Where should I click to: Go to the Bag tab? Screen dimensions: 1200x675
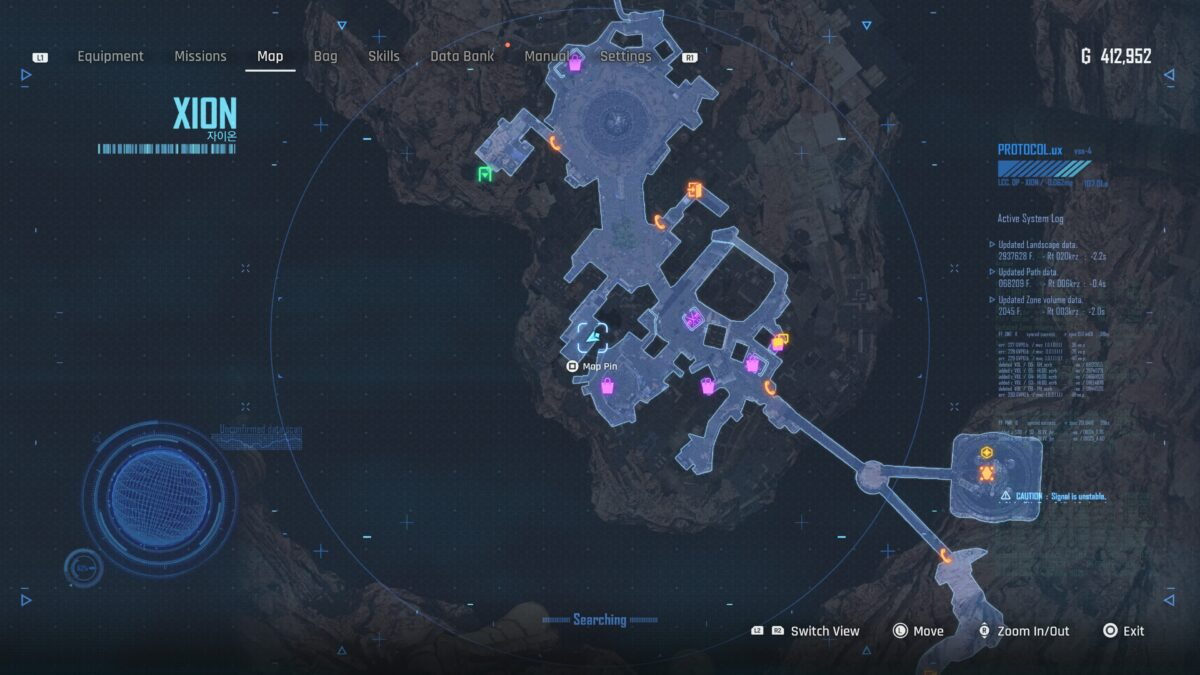pyautogui.click(x=325, y=57)
